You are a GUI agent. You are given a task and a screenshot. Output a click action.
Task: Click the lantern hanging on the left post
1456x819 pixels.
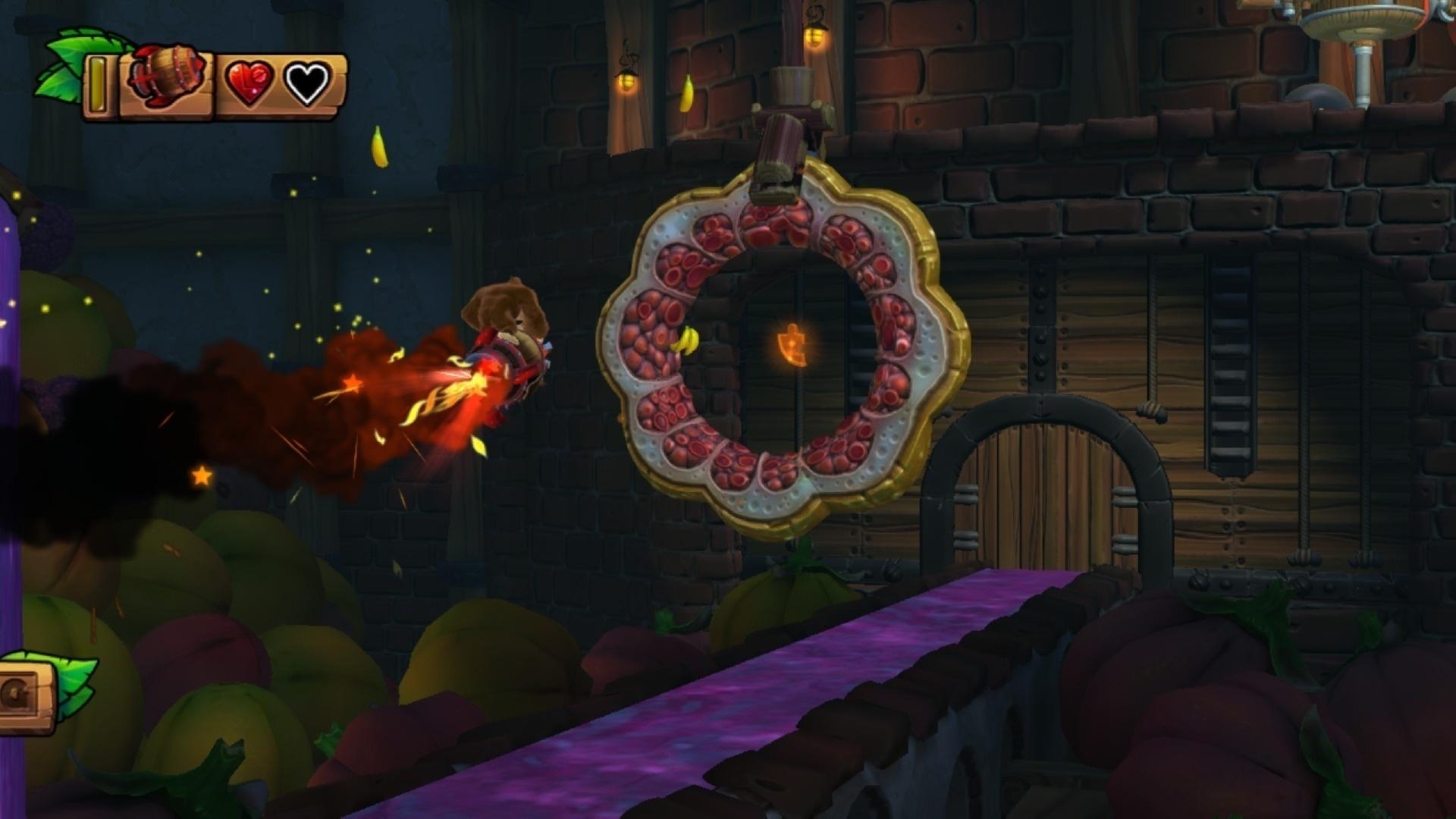coord(626,80)
